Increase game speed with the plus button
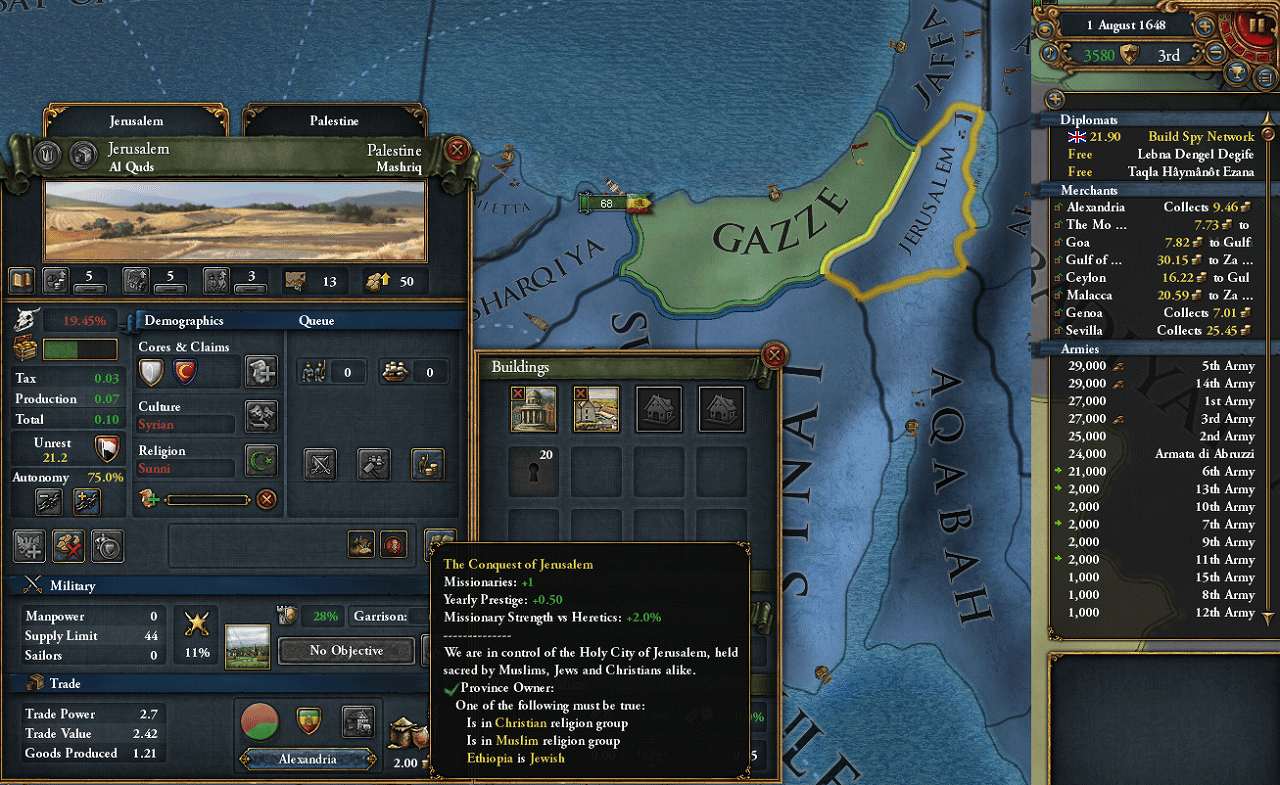Image resolution: width=1280 pixels, height=785 pixels. [x=1206, y=27]
